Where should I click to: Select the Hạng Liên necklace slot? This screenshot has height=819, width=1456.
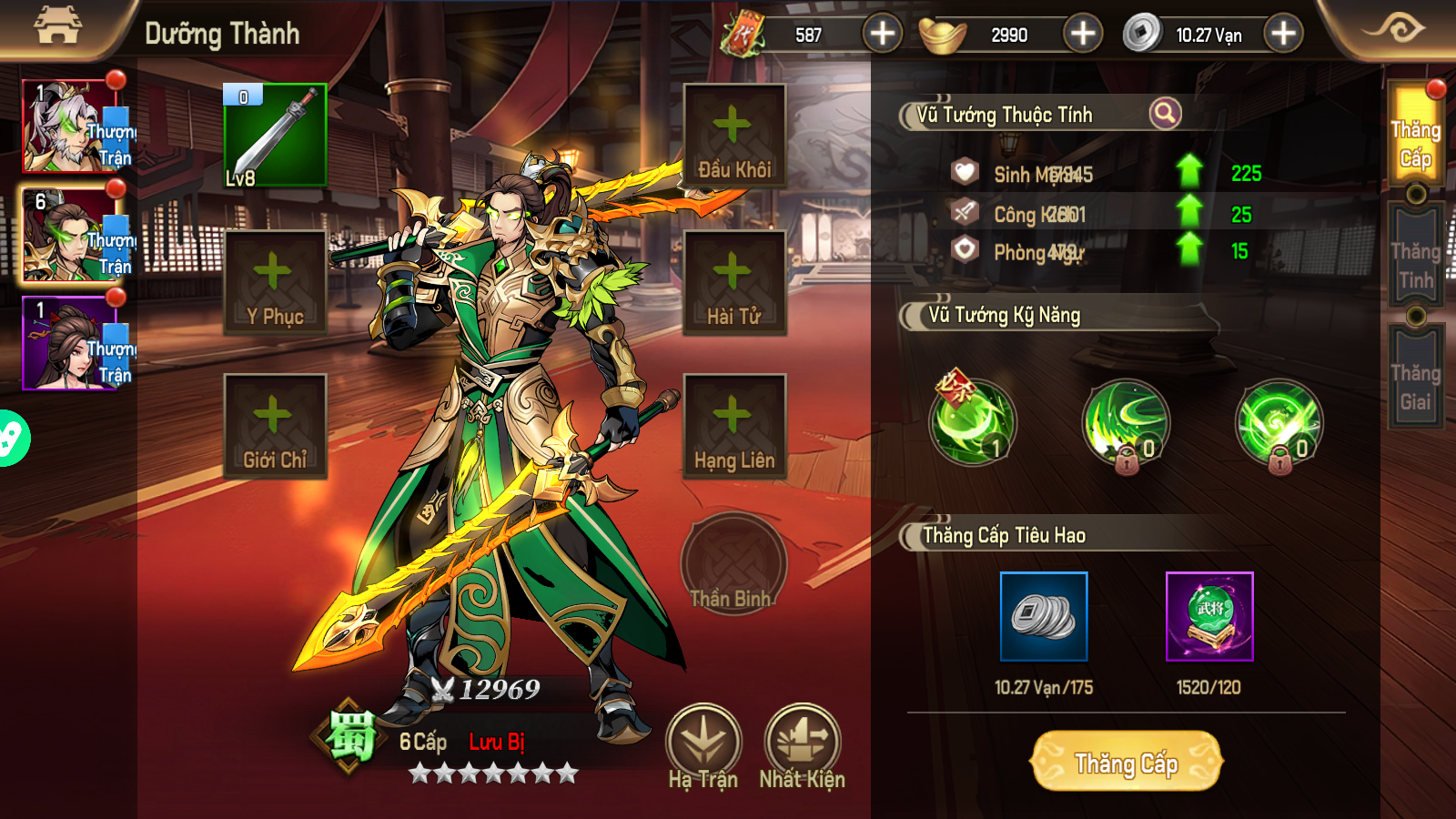pos(734,426)
